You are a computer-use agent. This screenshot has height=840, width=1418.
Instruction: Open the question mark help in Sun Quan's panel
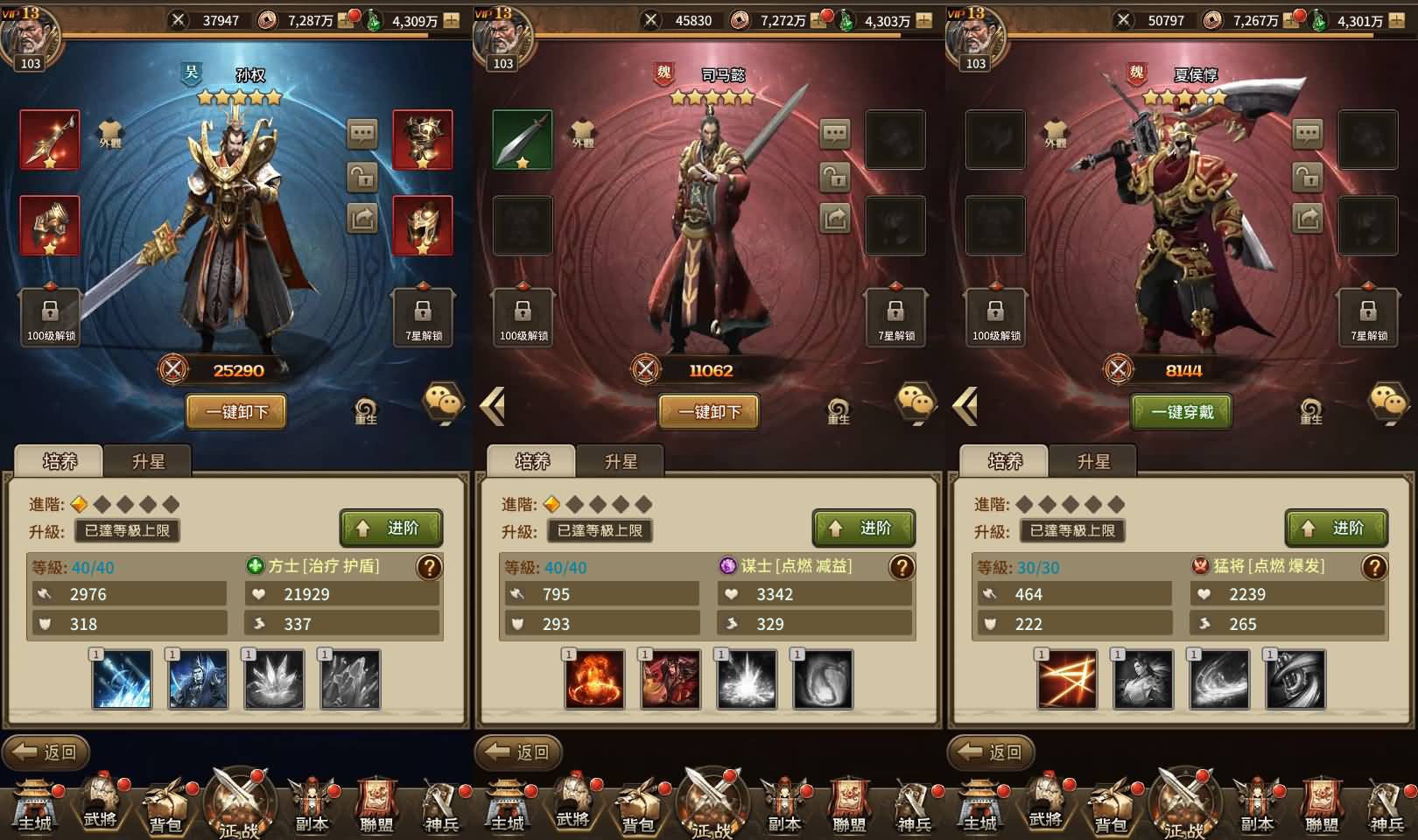[429, 567]
